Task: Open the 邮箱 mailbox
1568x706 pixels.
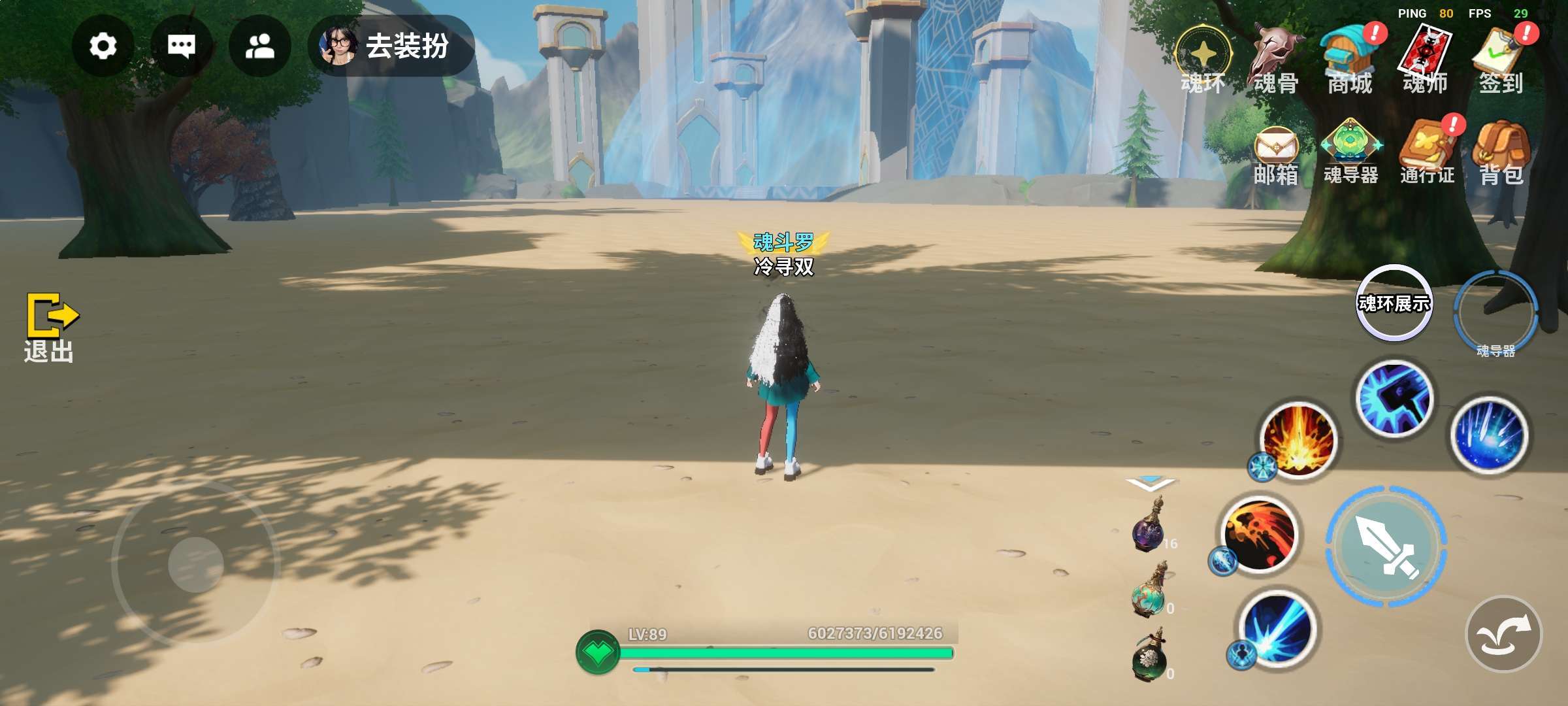Action: (x=1275, y=154)
